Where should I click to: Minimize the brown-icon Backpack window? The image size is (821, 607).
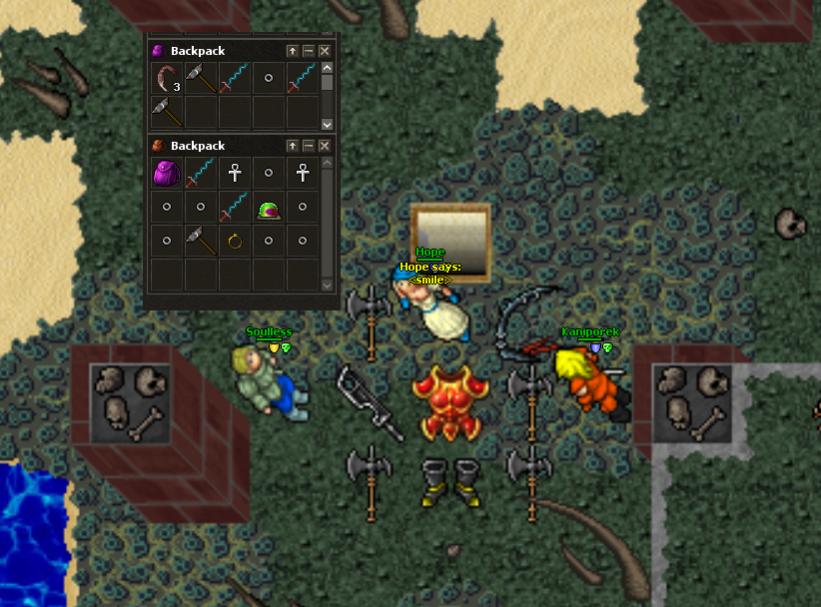click(x=308, y=146)
